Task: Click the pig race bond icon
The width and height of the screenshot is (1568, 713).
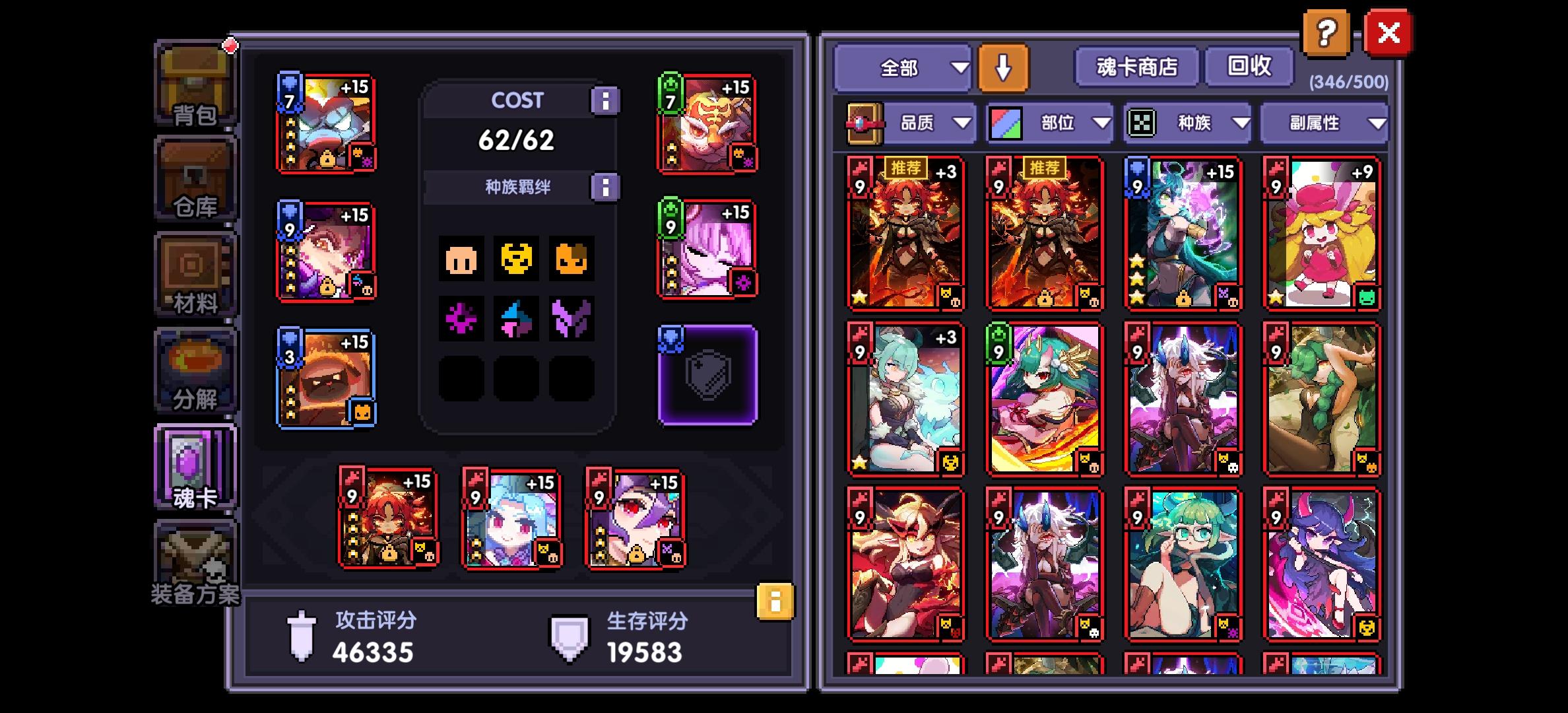Action: click(x=462, y=259)
